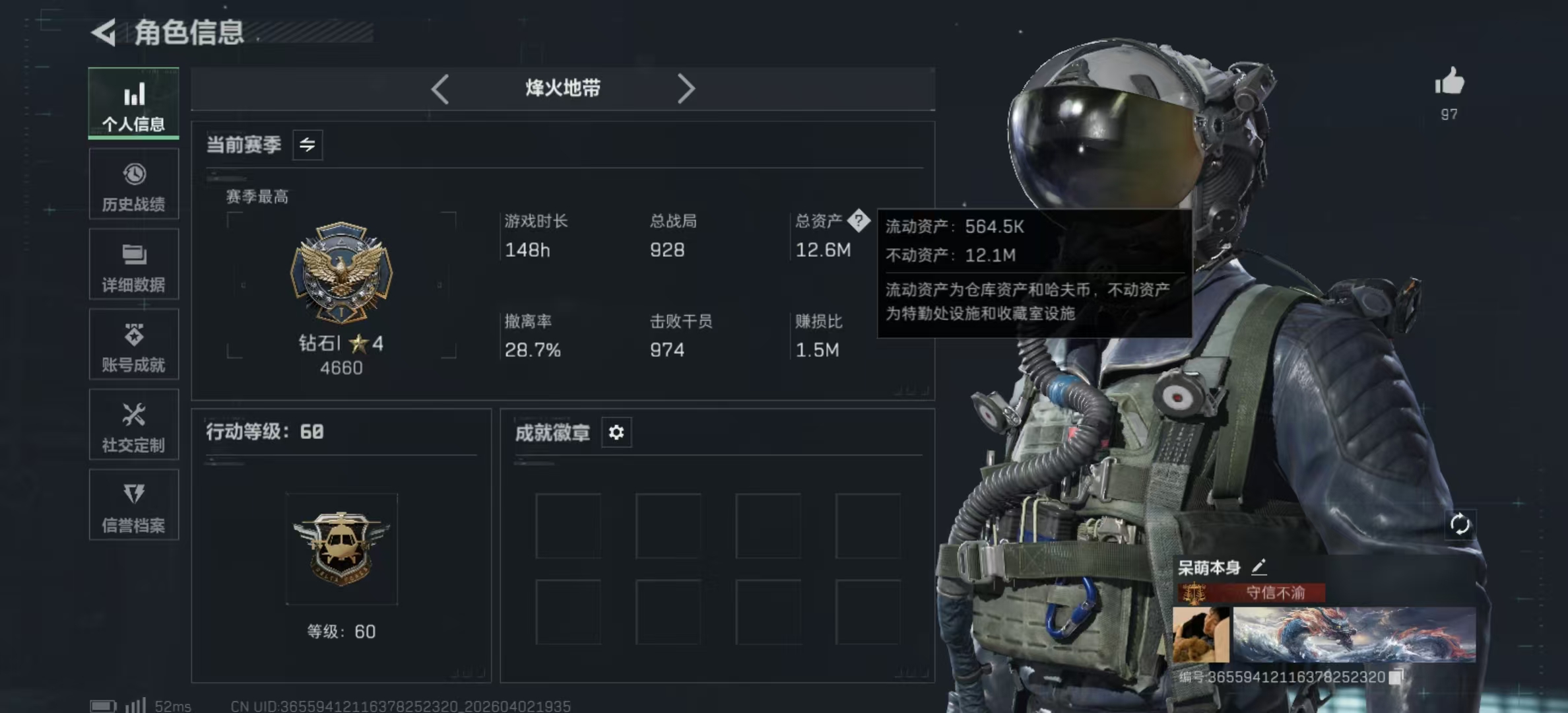This screenshot has height=713, width=1568.
Task: Click the dragon banner namecard
Action: click(x=1354, y=634)
